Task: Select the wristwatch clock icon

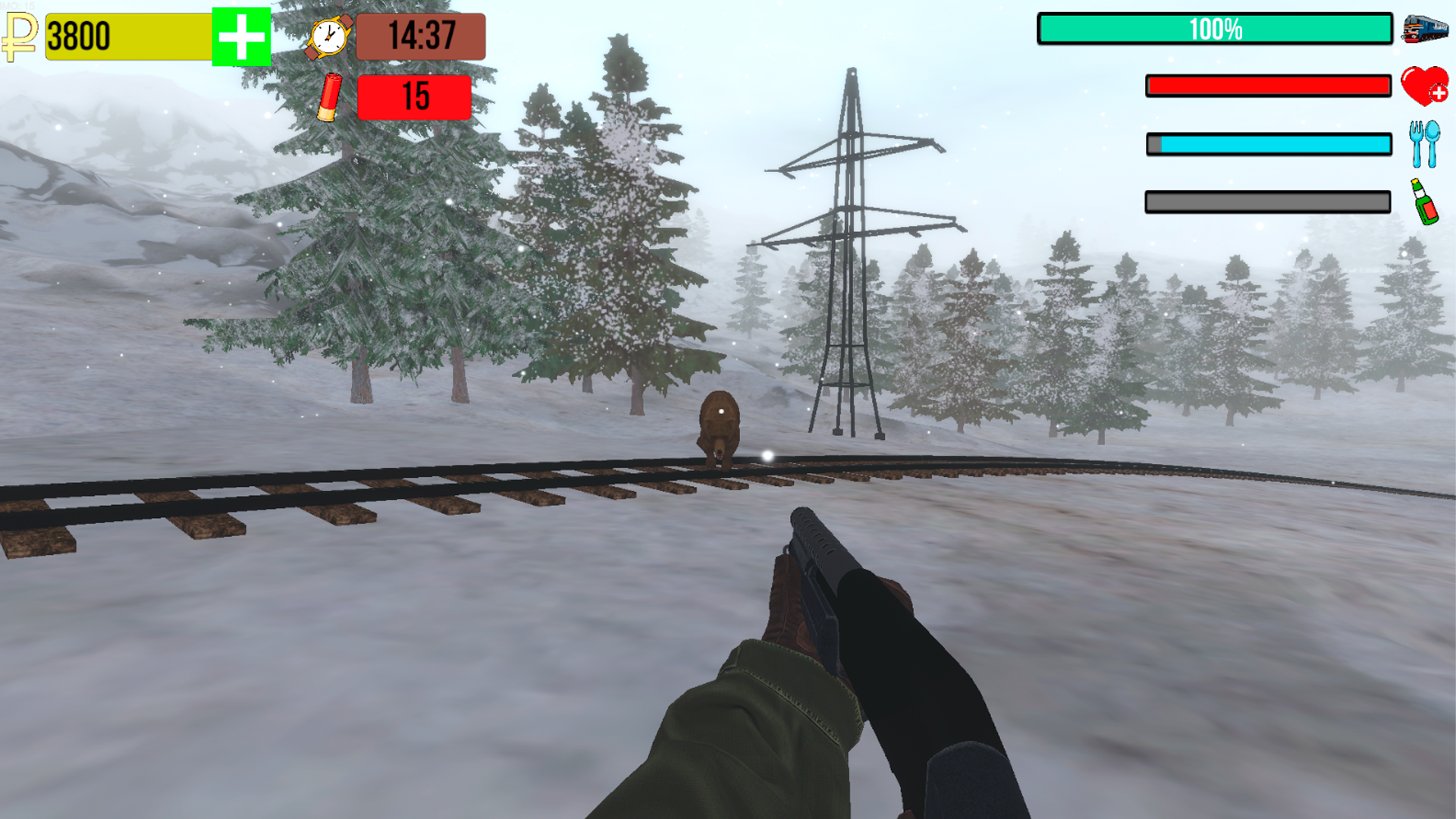Action: click(x=328, y=36)
